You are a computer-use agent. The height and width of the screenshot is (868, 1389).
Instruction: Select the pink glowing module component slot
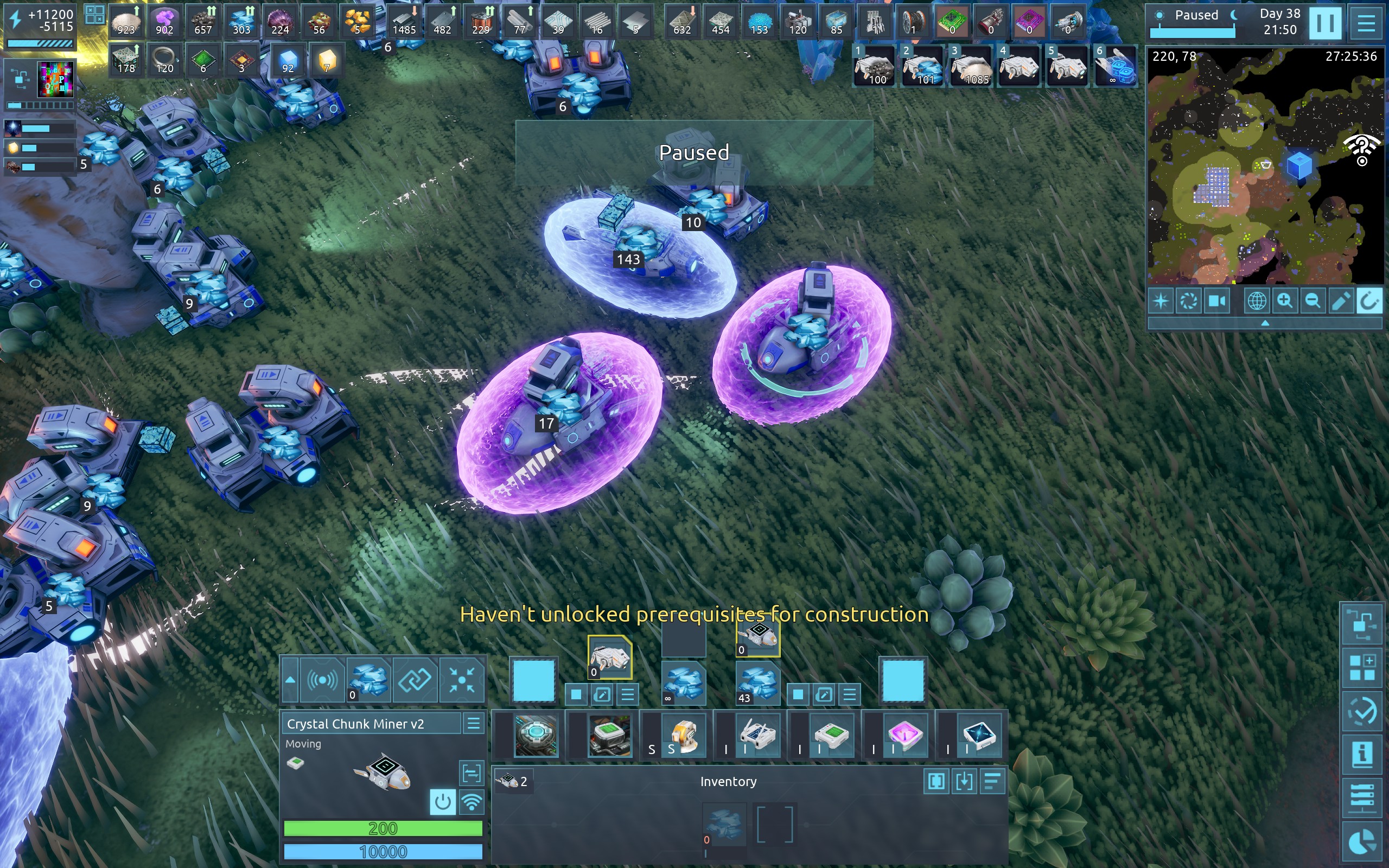(x=904, y=736)
